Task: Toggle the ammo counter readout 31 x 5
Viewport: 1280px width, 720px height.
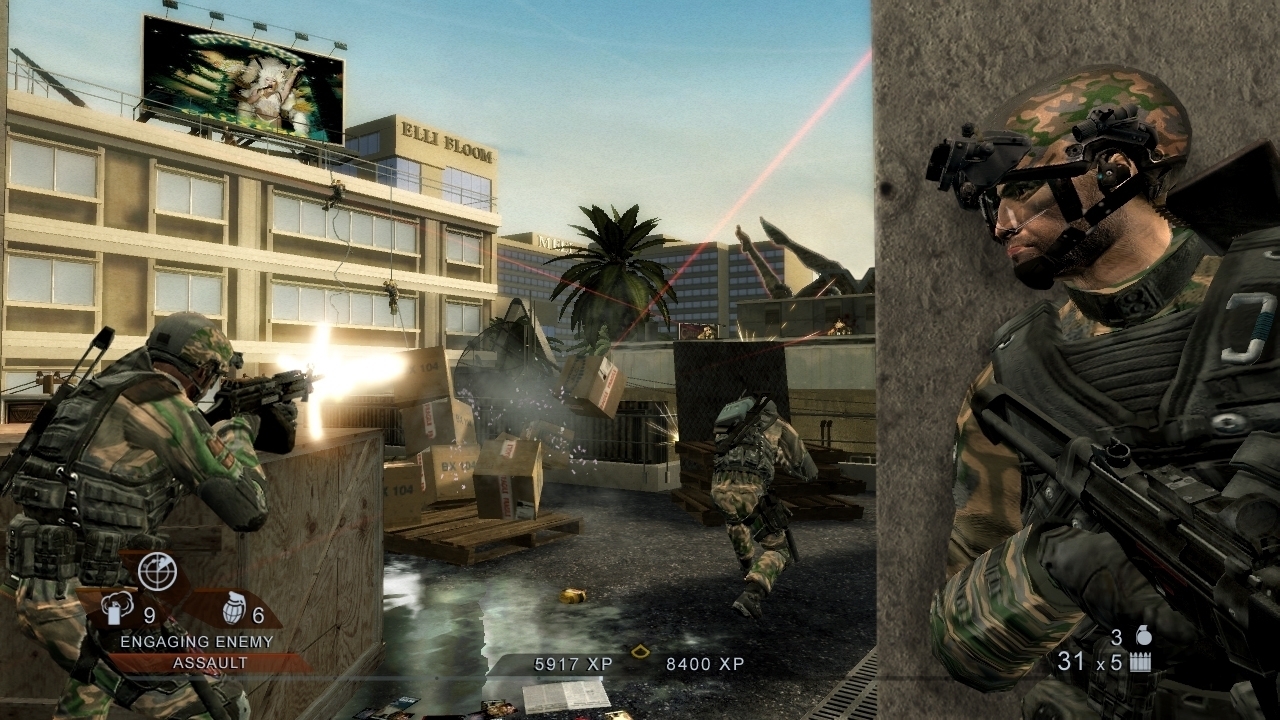Action: (1089, 660)
